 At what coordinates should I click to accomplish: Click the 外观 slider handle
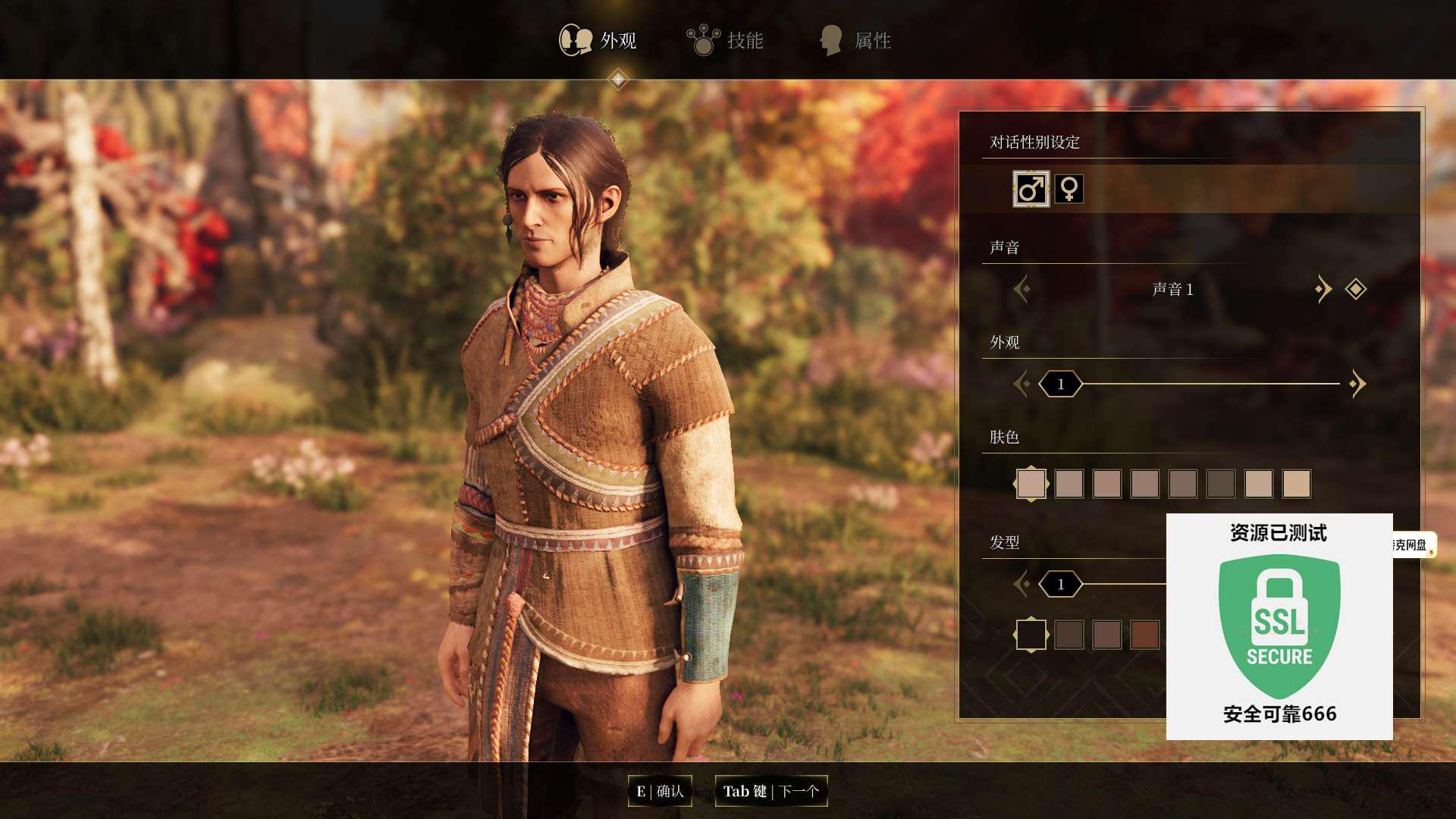click(1060, 384)
